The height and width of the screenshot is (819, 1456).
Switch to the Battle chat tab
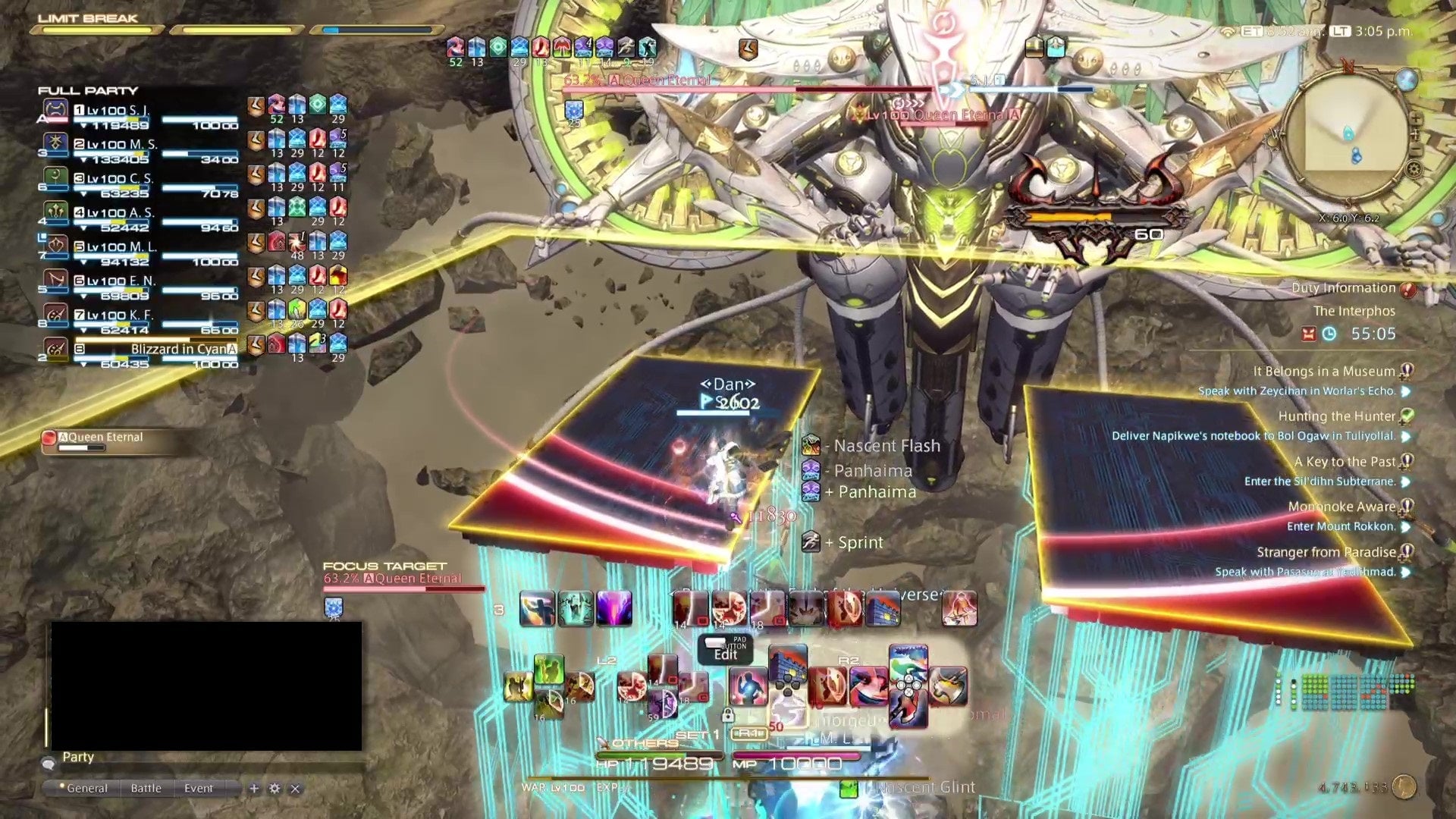146,789
